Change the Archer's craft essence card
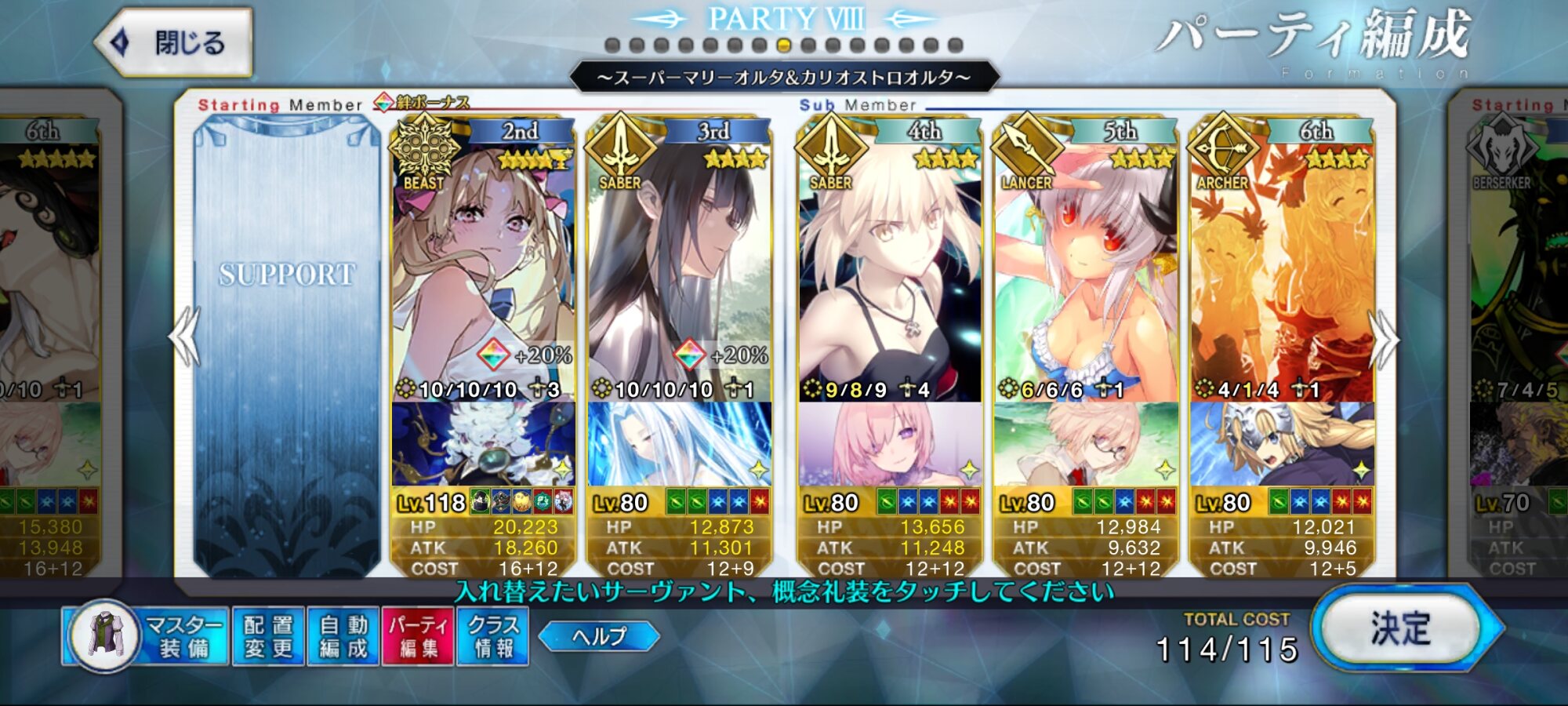The height and width of the screenshot is (706, 1568). pyautogui.click(x=1282, y=444)
